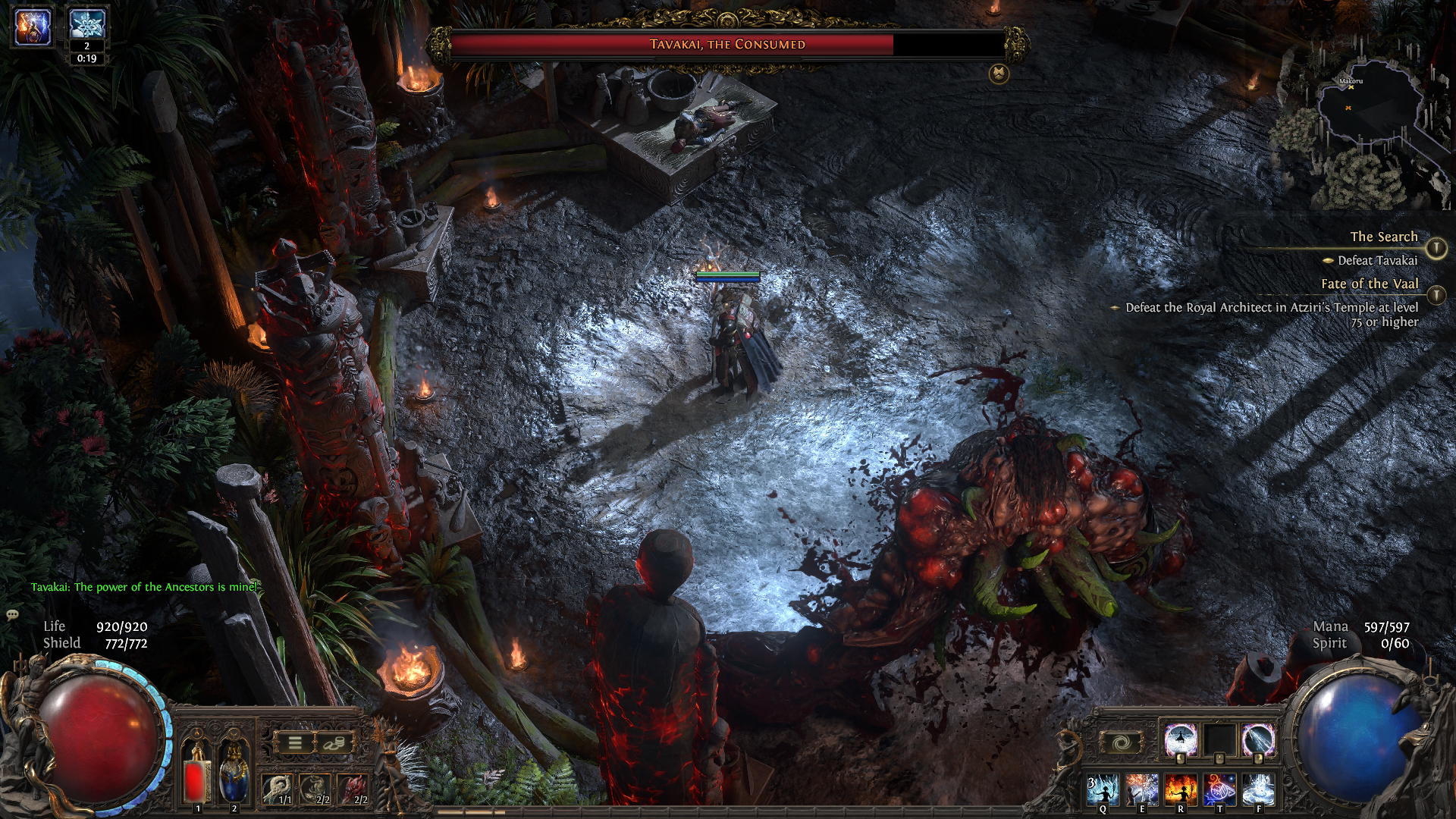Select the snowy figure left-mouse skill
The height and width of the screenshot is (819, 1456).
1181,739
